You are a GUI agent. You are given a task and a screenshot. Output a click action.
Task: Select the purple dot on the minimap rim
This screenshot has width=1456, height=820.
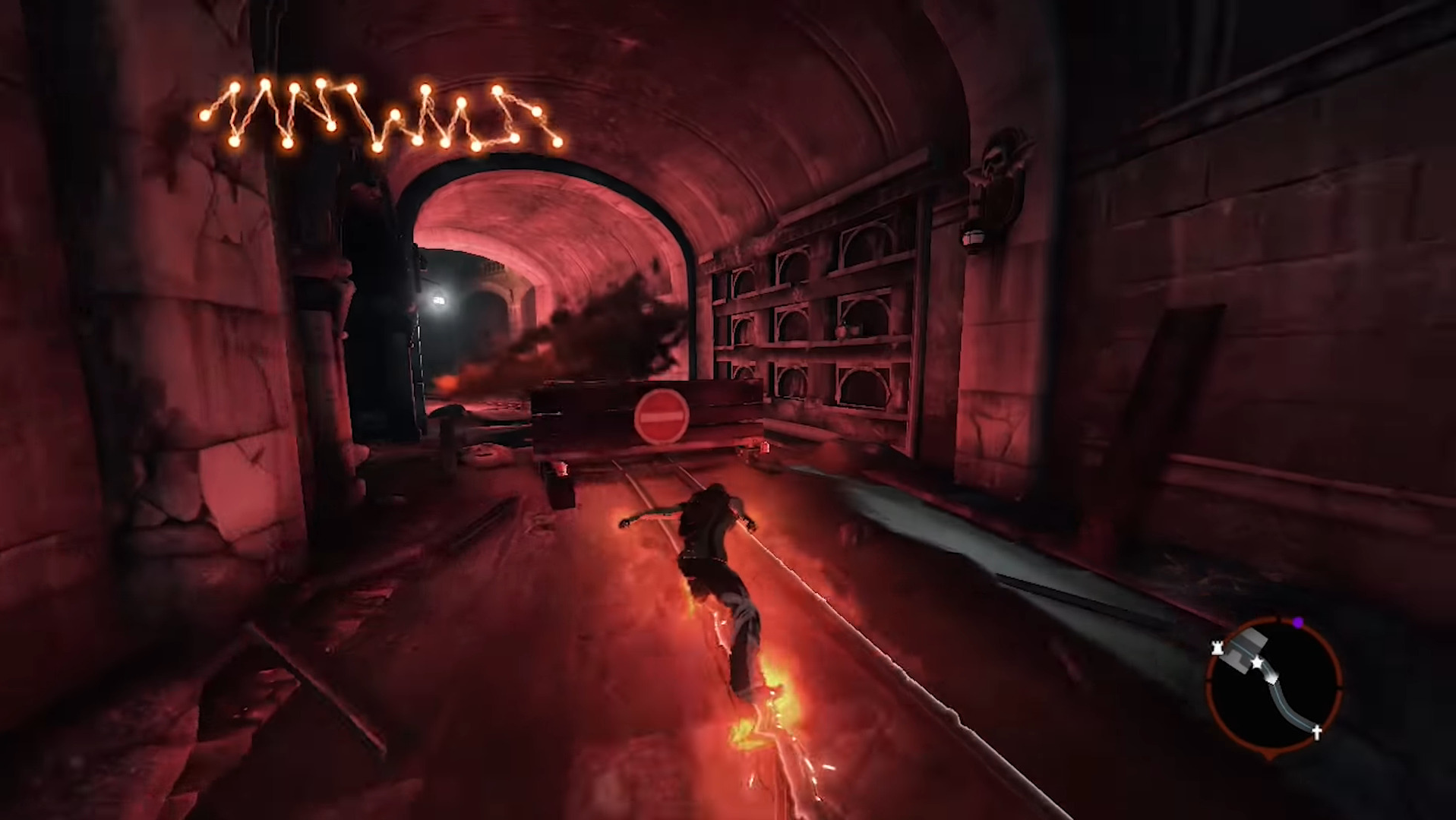[1297, 621]
